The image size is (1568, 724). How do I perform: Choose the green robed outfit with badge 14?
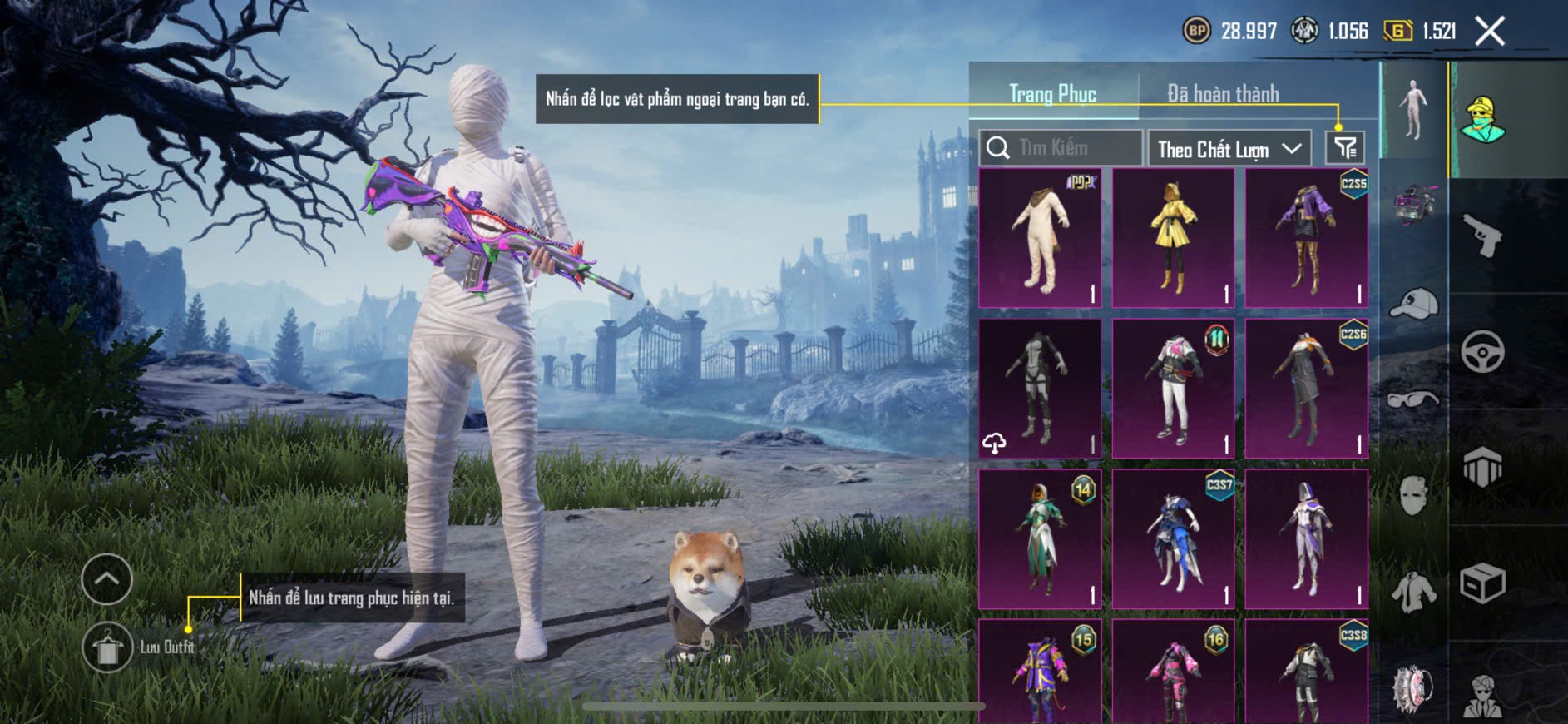[x=1040, y=538]
